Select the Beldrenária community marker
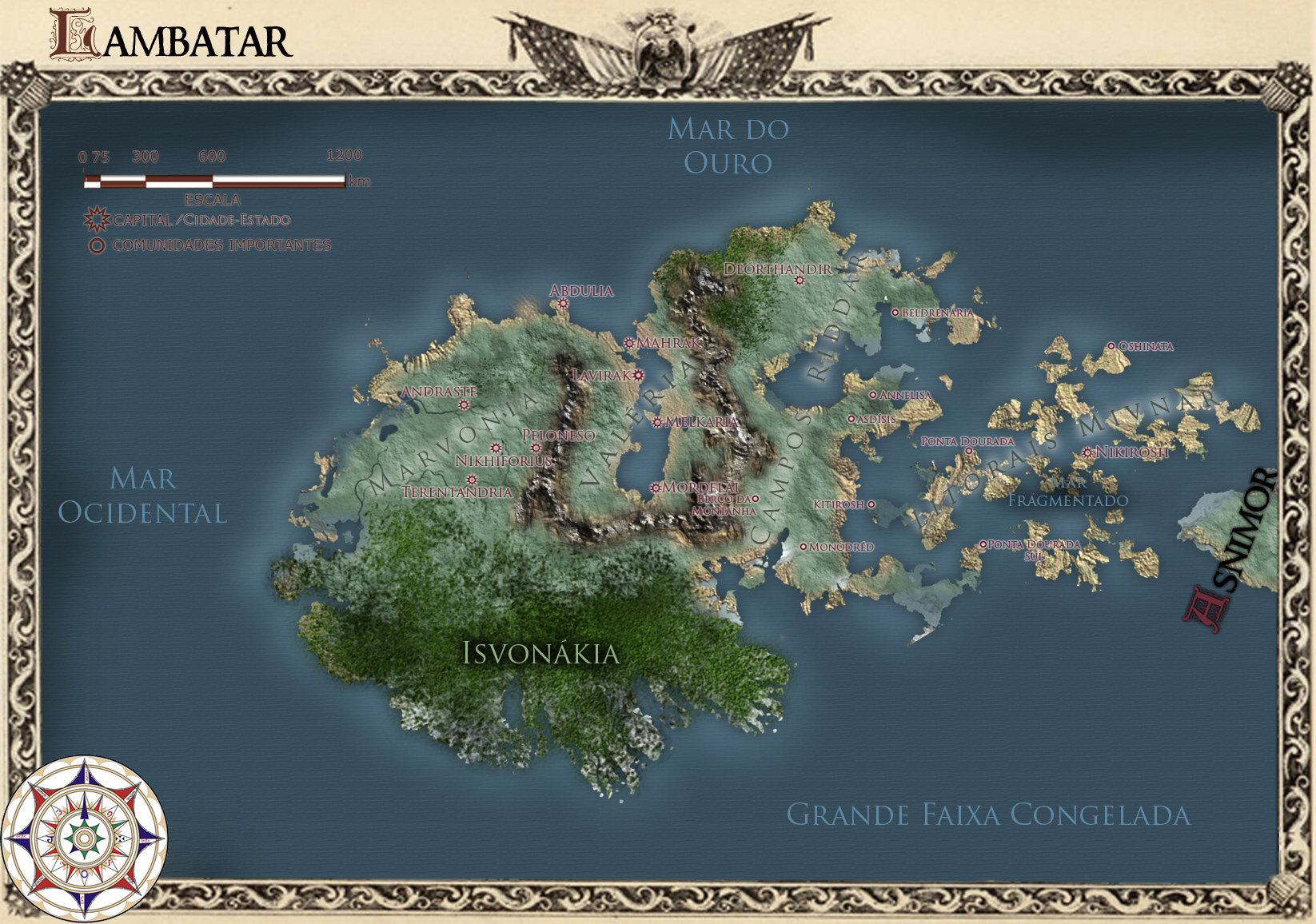Image resolution: width=1316 pixels, height=924 pixels. click(895, 313)
